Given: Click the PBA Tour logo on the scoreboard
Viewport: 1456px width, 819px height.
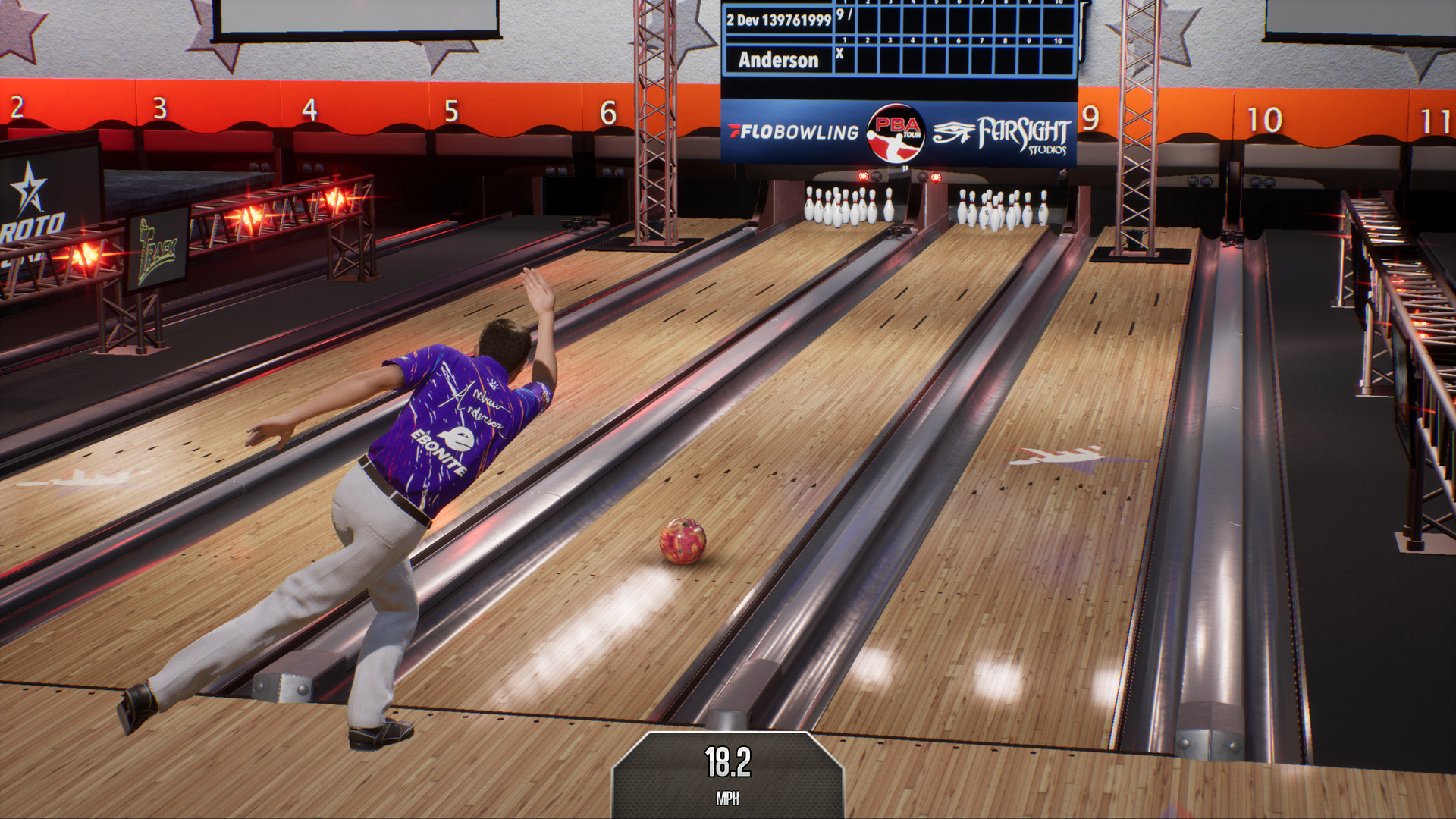Looking at the screenshot, I should pyautogui.click(x=895, y=133).
